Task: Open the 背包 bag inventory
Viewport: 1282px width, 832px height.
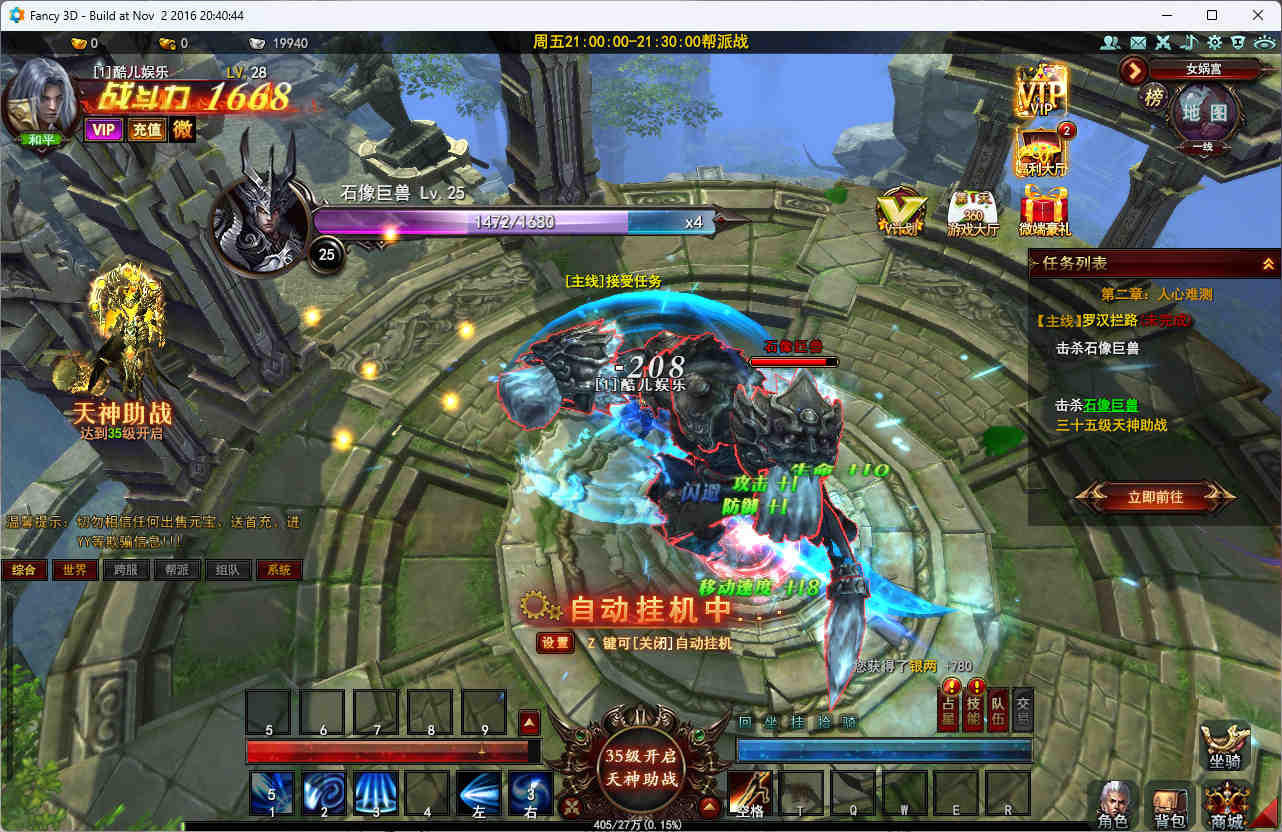Action: [1169, 806]
